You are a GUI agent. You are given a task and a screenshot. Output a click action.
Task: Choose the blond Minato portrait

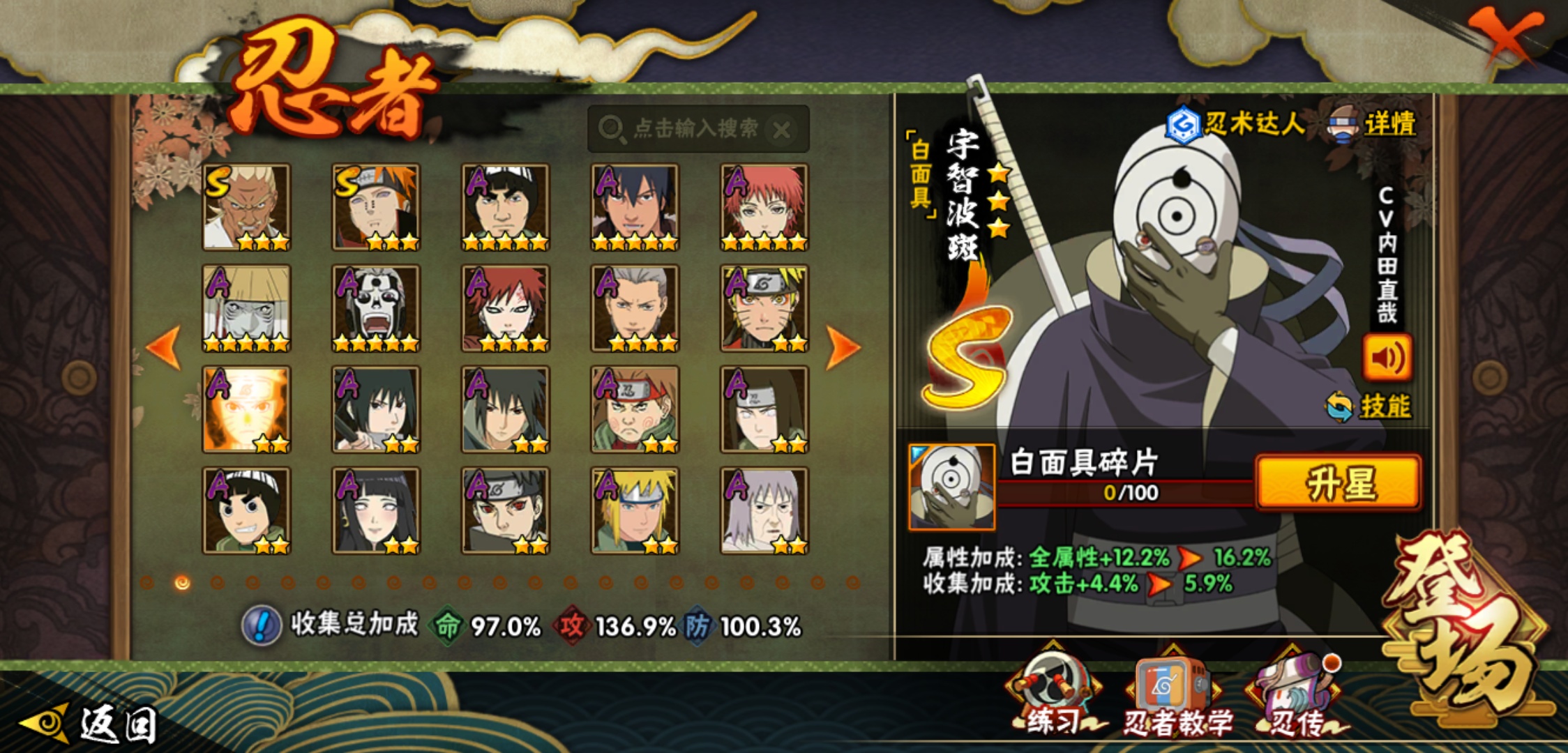click(x=635, y=510)
